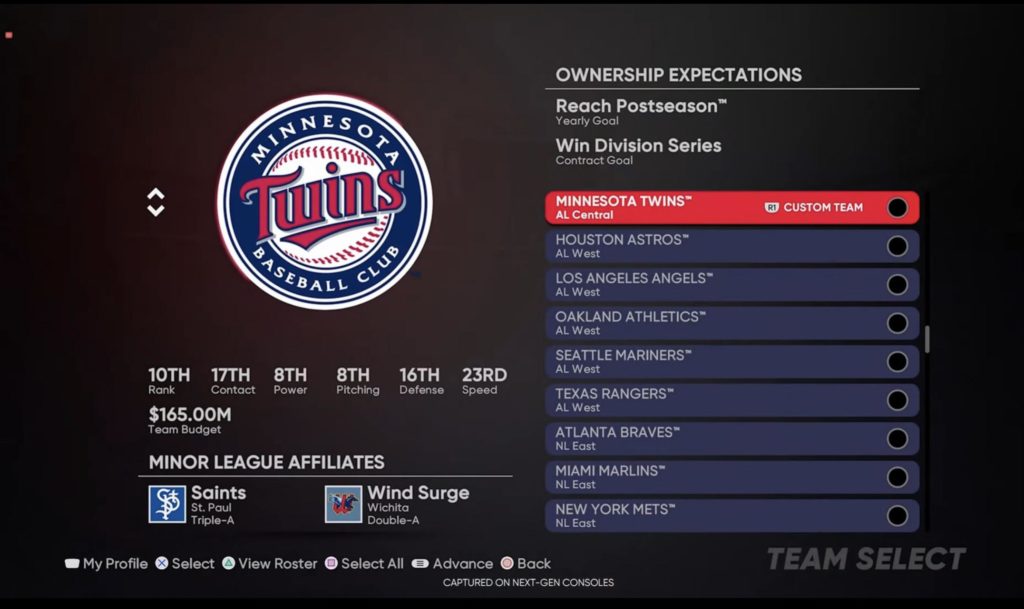Choose the Miami Marlins team

click(x=700, y=477)
